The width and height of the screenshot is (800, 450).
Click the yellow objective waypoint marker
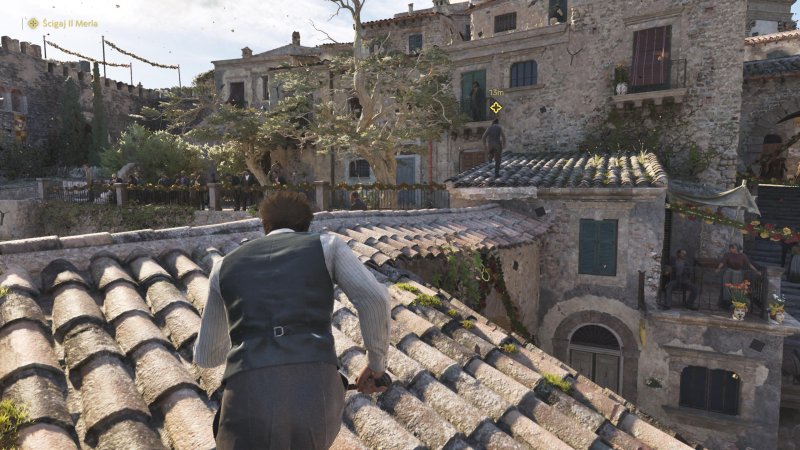tap(495, 107)
